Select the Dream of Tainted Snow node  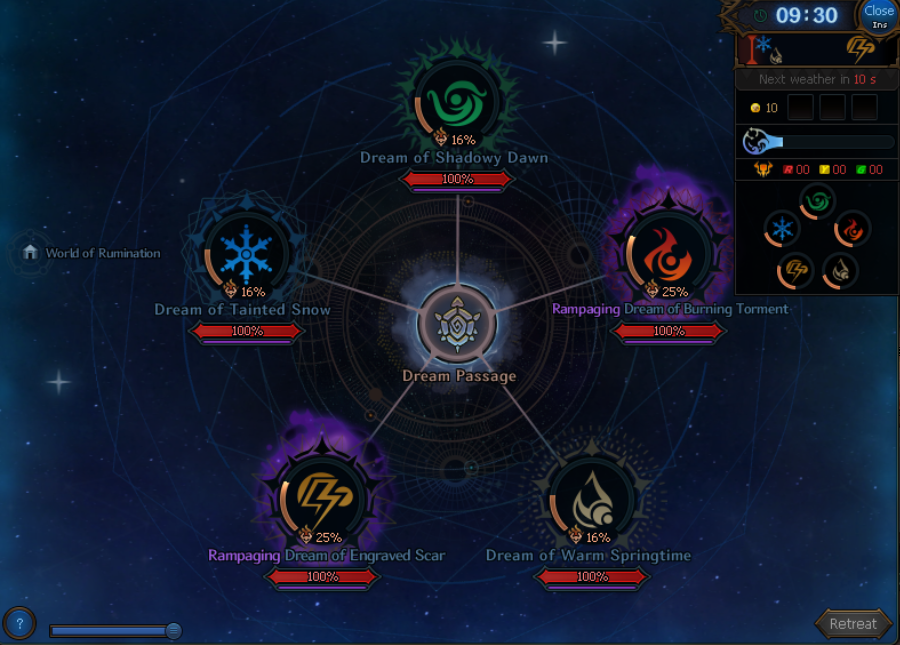246,253
